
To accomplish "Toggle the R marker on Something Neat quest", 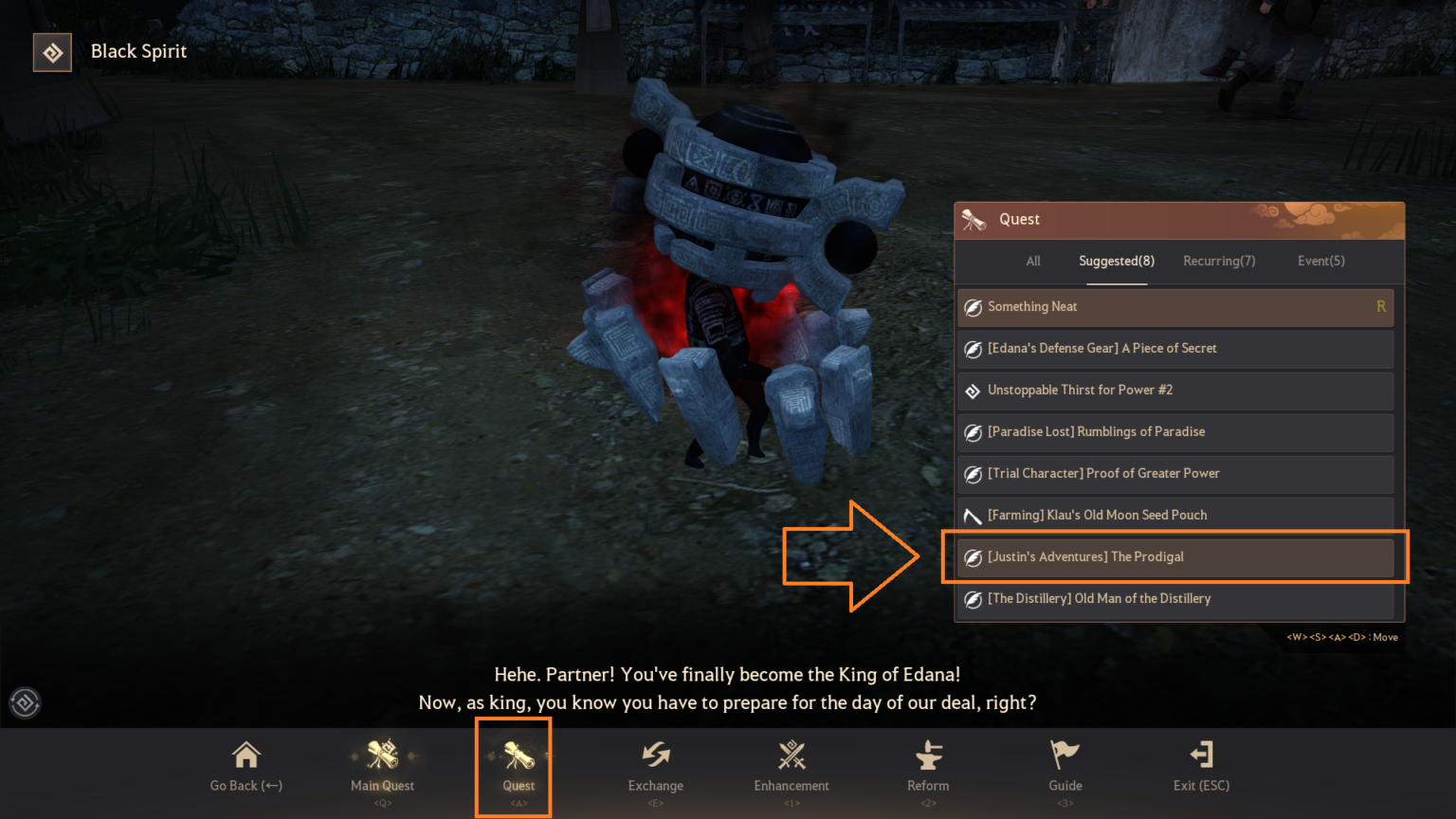I will pos(1381,307).
